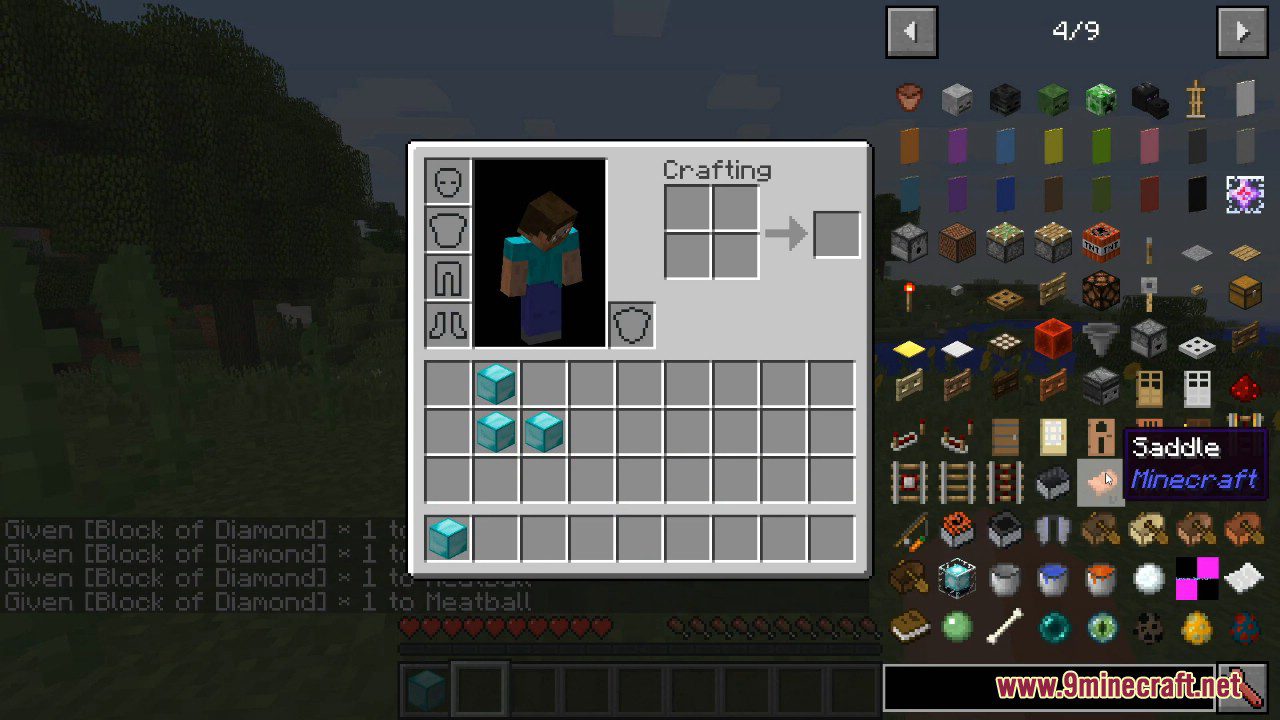
Task: Pick the lava bucket
Action: tap(1100, 579)
